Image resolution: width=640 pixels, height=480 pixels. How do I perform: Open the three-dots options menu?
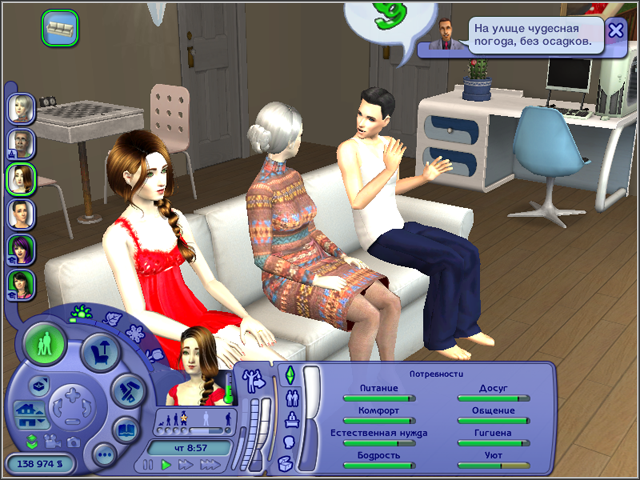click(104, 455)
